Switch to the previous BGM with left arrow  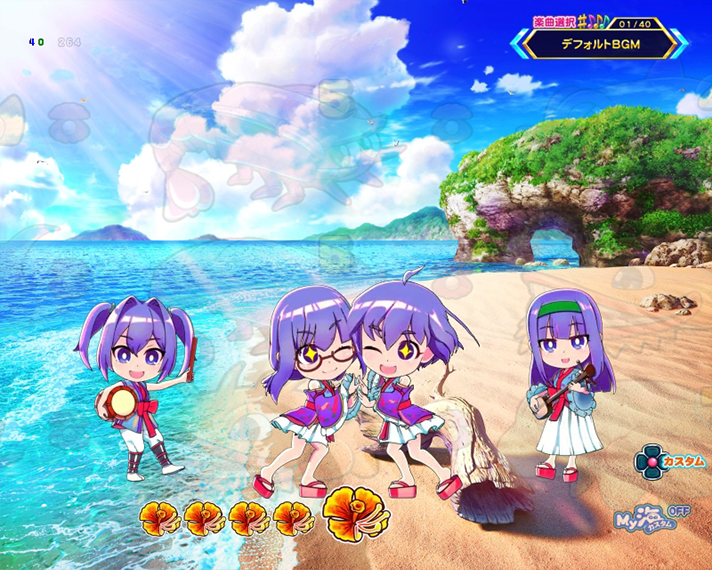tap(520, 43)
